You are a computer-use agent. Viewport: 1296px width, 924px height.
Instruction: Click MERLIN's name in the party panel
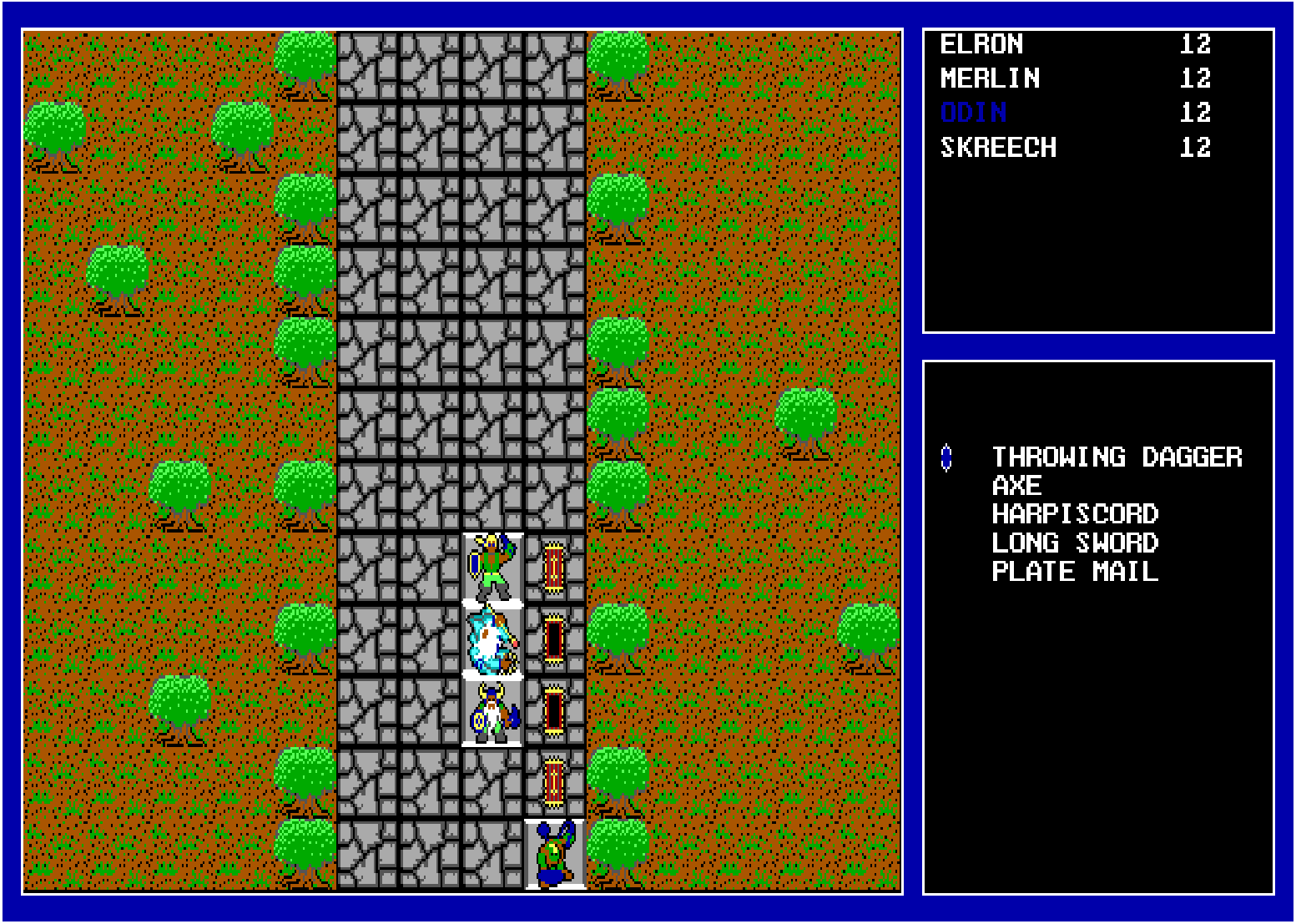(x=989, y=78)
